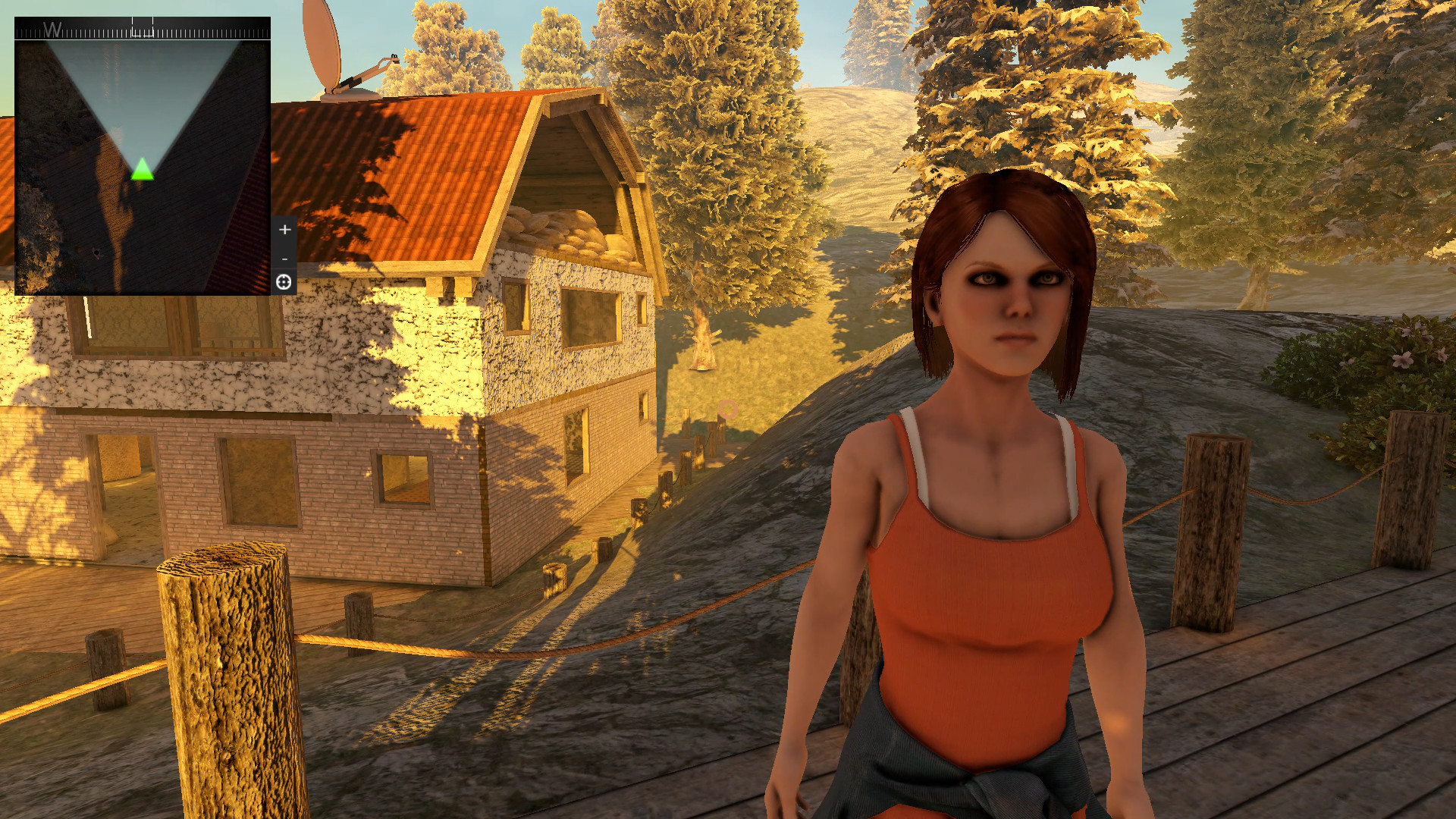The width and height of the screenshot is (1456, 819).
Task: Click the W marker on the compass strip
Action: (x=52, y=30)
